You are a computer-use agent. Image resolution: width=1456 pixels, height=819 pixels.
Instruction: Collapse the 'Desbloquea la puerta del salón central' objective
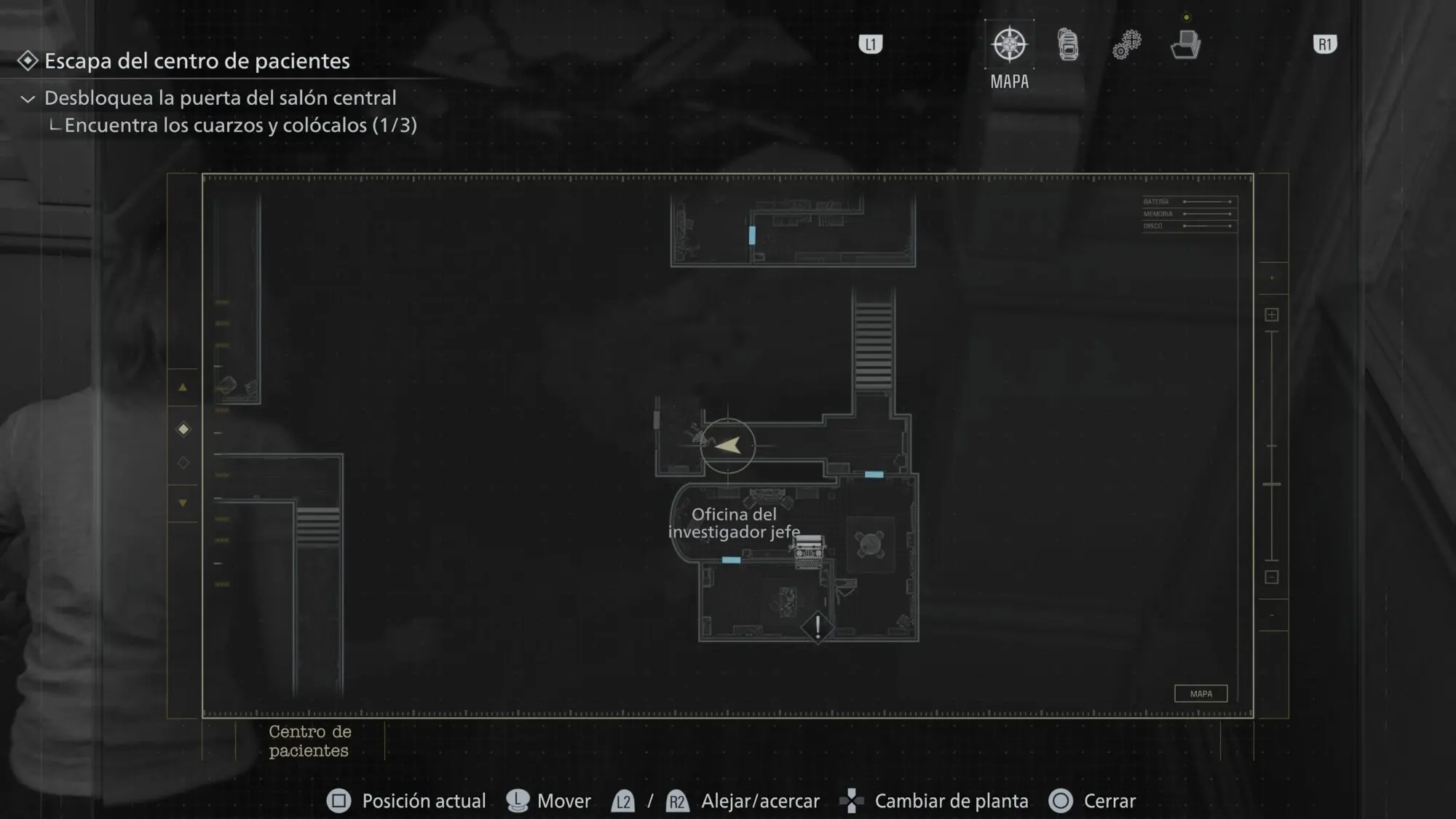[28, 98]
